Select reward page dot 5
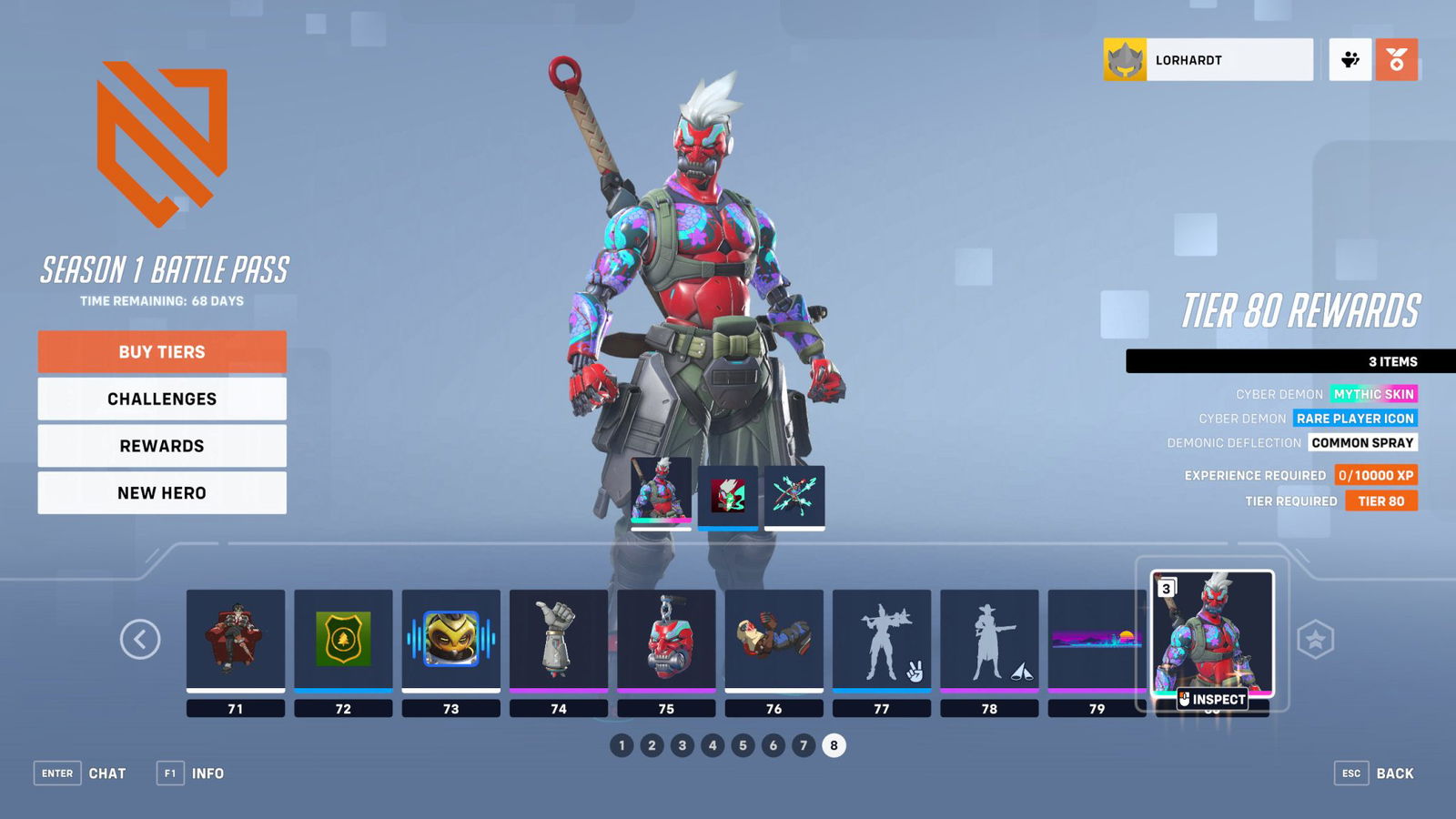The image size is (1456, 819). click(x=744, y=743)
